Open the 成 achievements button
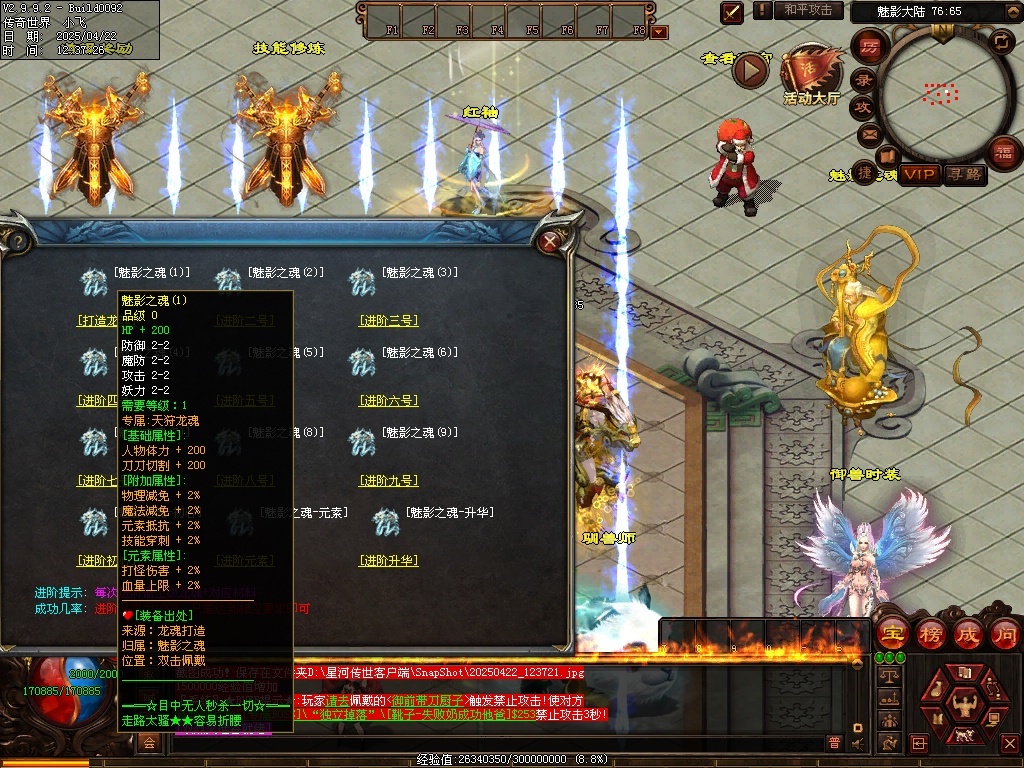Viewport: 1024px width, 768px height. coord(968,633)
